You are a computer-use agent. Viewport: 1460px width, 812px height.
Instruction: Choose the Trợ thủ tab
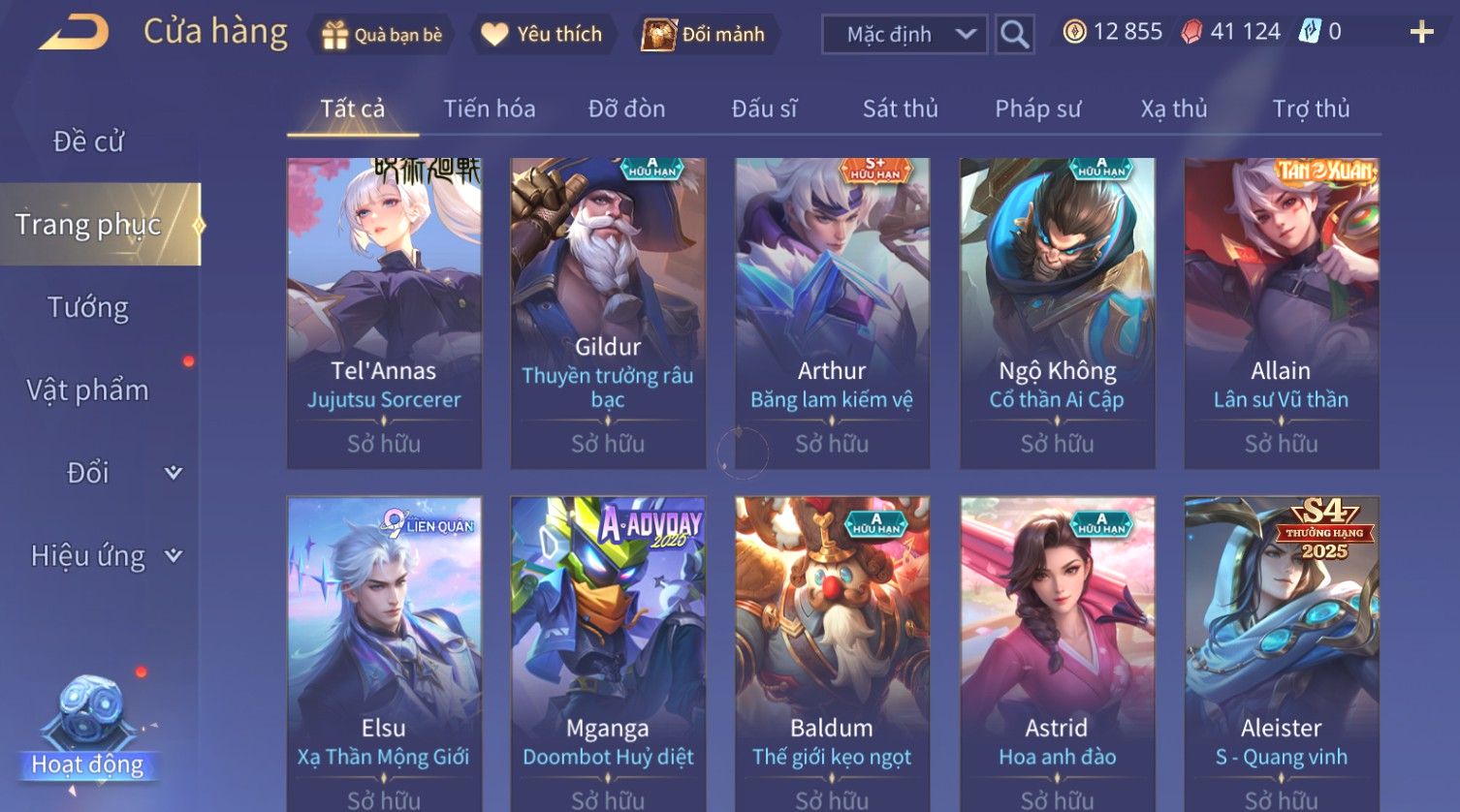point(1311,109)
